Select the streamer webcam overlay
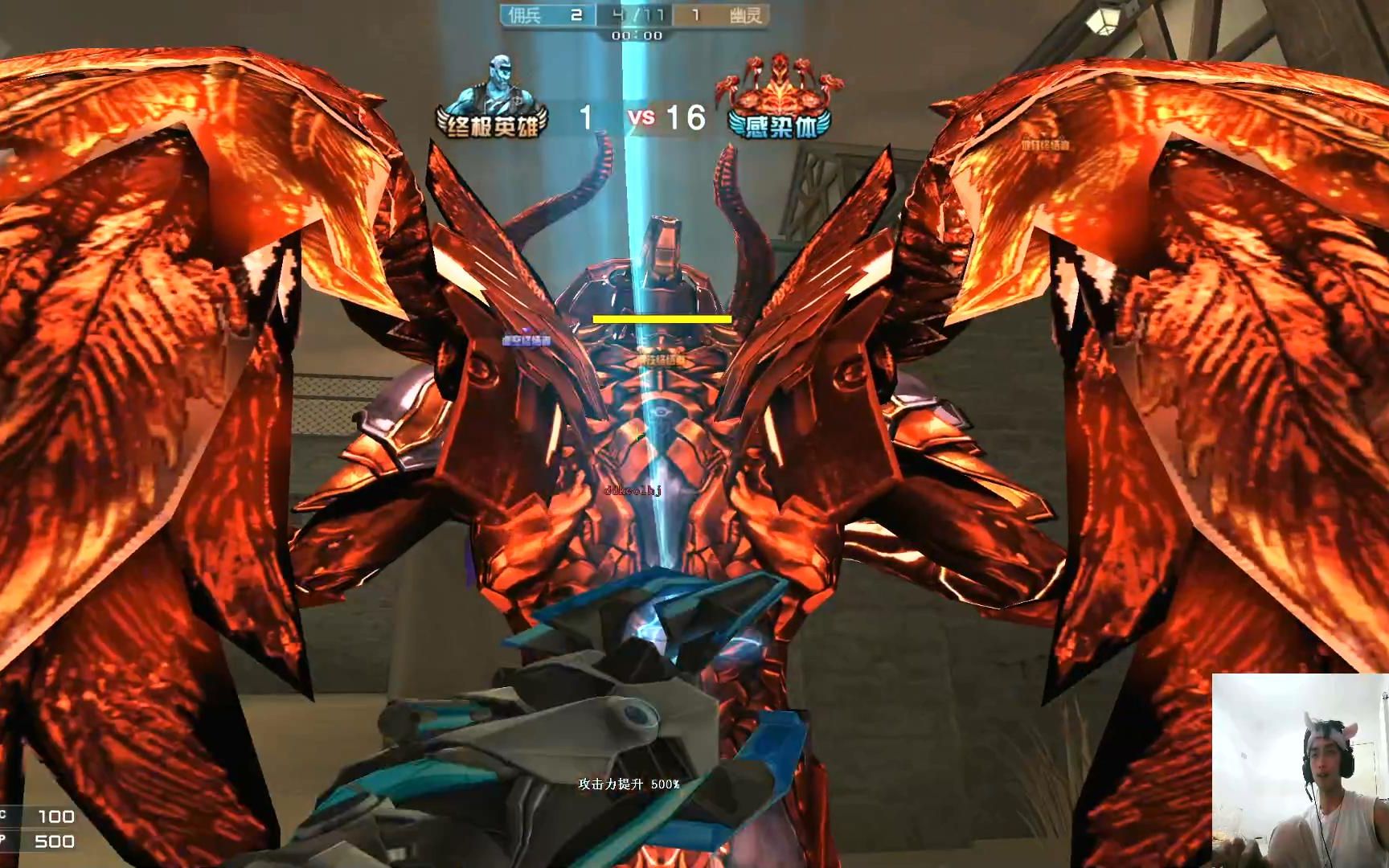This screenshot has width=1389, height=868. (x=1300, y=770)
